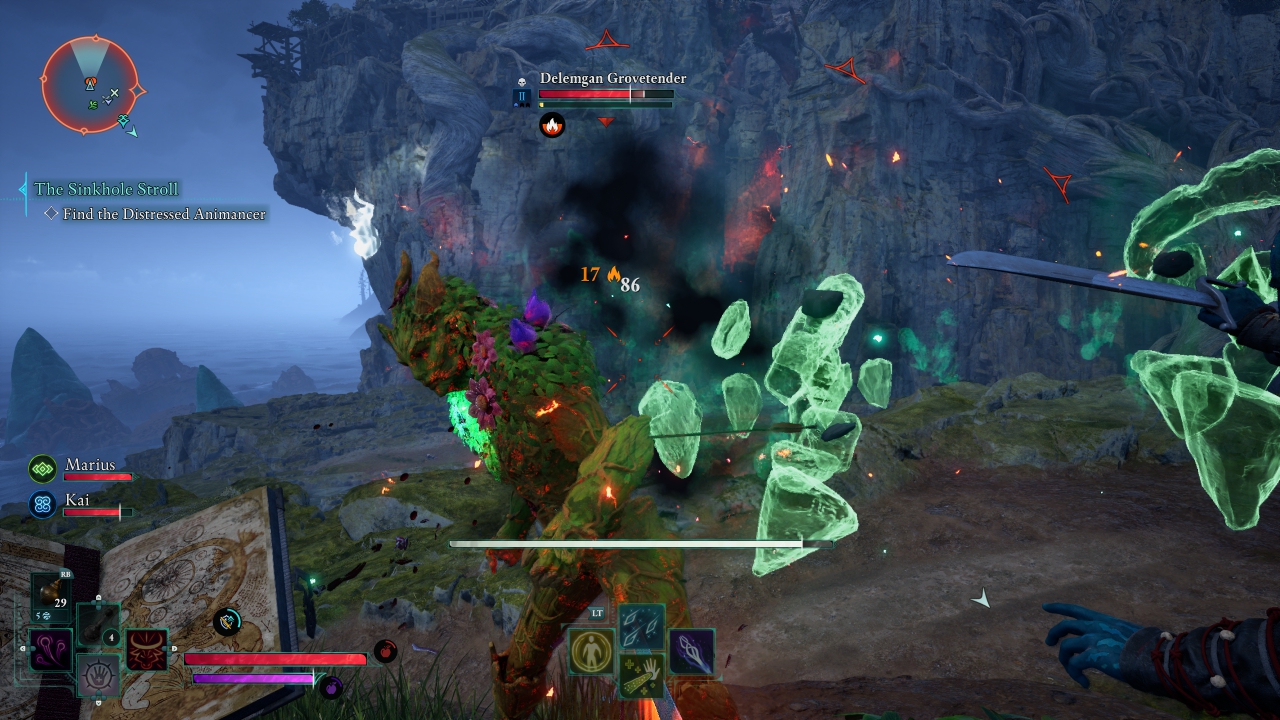Open The Sinkhole Stroll quest tracker
The width and height of the screenshot is (1280, 720).
(106, 189)
